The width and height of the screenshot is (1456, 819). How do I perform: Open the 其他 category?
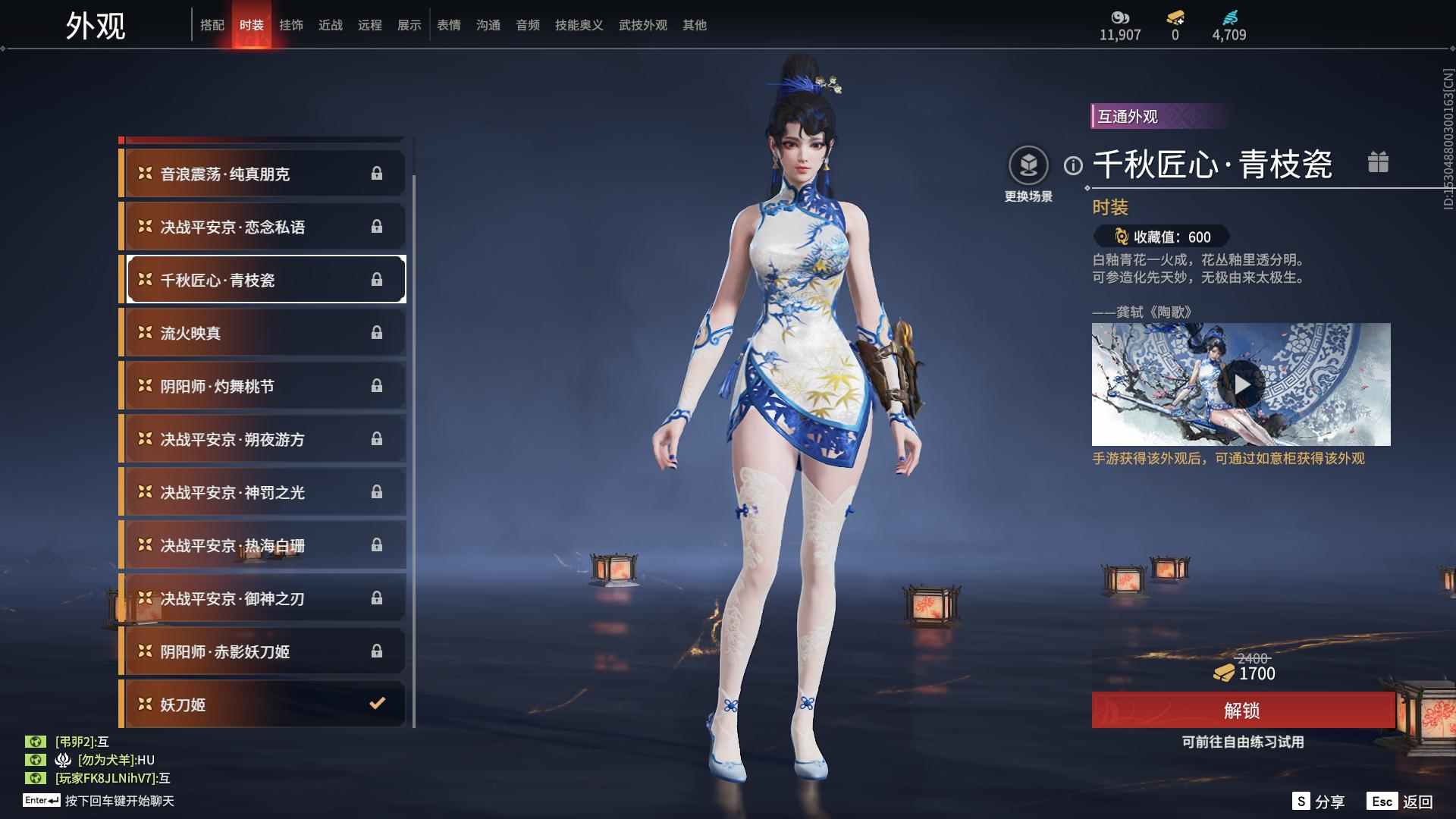(694, 24)
